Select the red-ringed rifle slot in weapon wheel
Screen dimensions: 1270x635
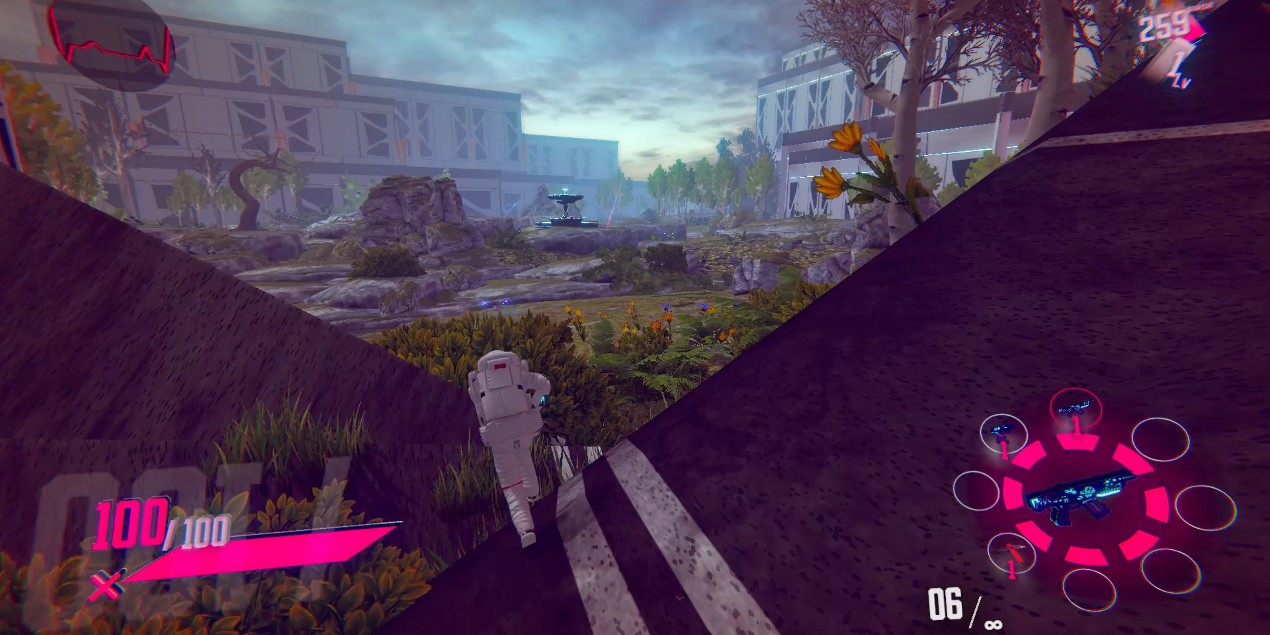[x=1076, y=411]
